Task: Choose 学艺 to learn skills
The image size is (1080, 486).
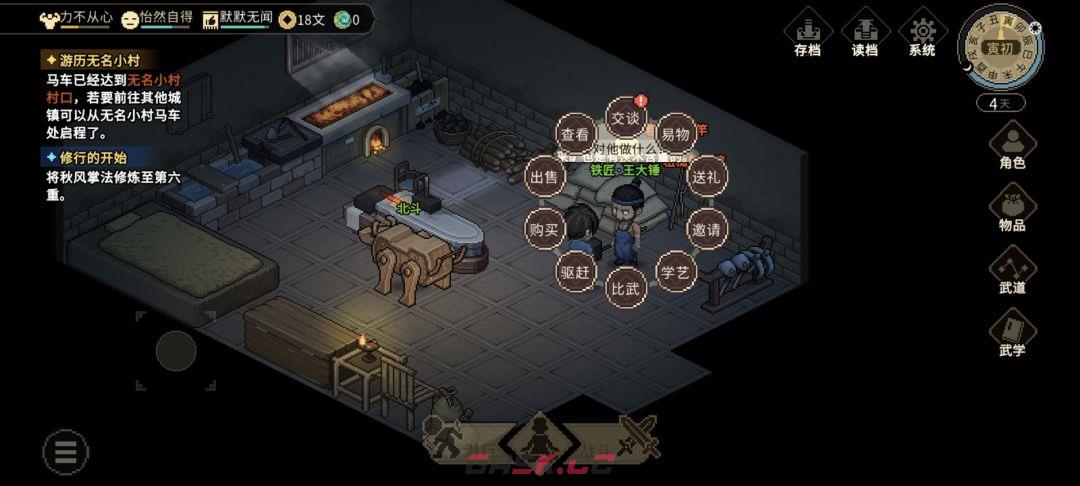Action: click(x=676, y=271)
